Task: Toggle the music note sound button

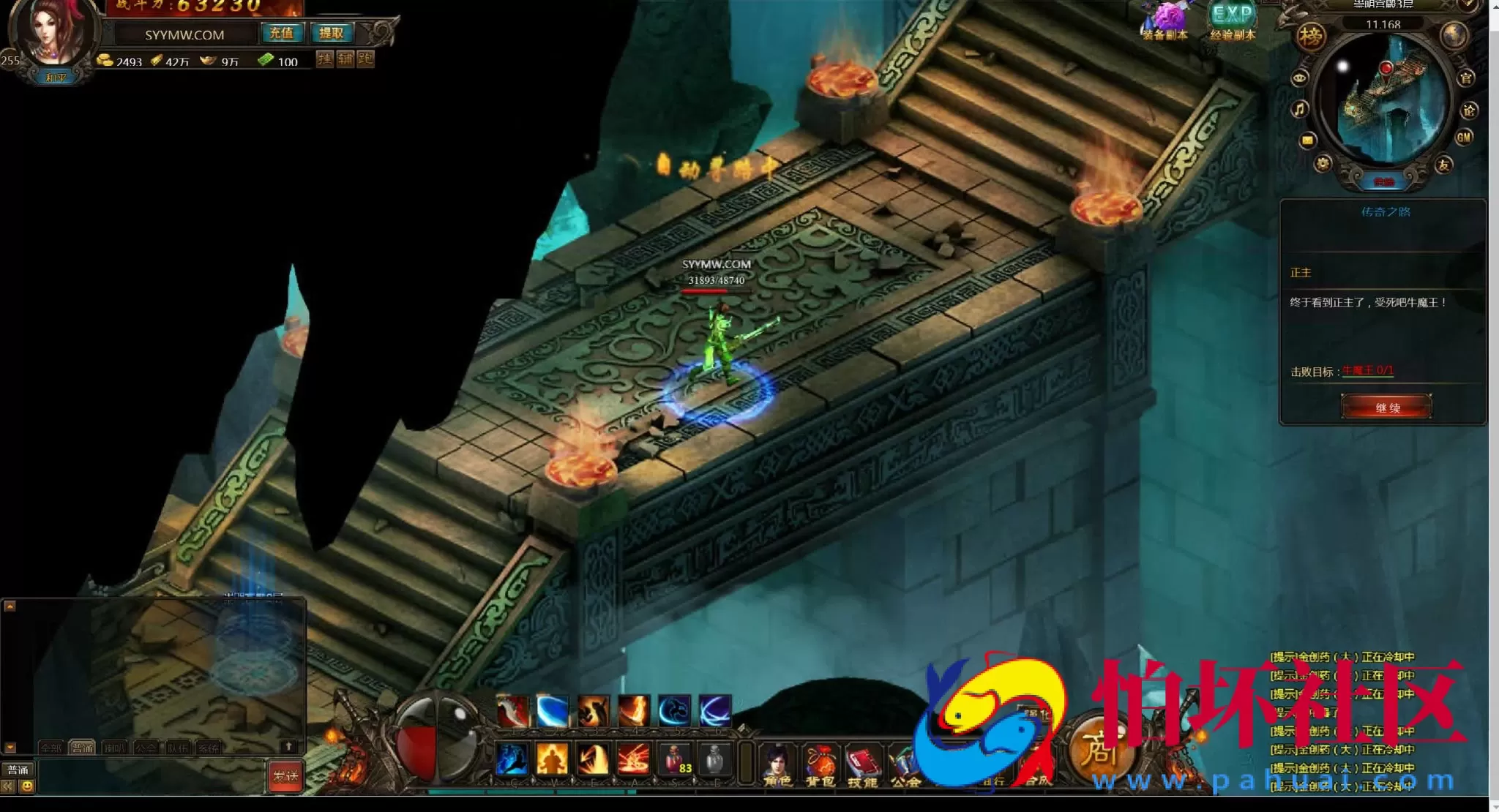Action: click(1299, 110)
